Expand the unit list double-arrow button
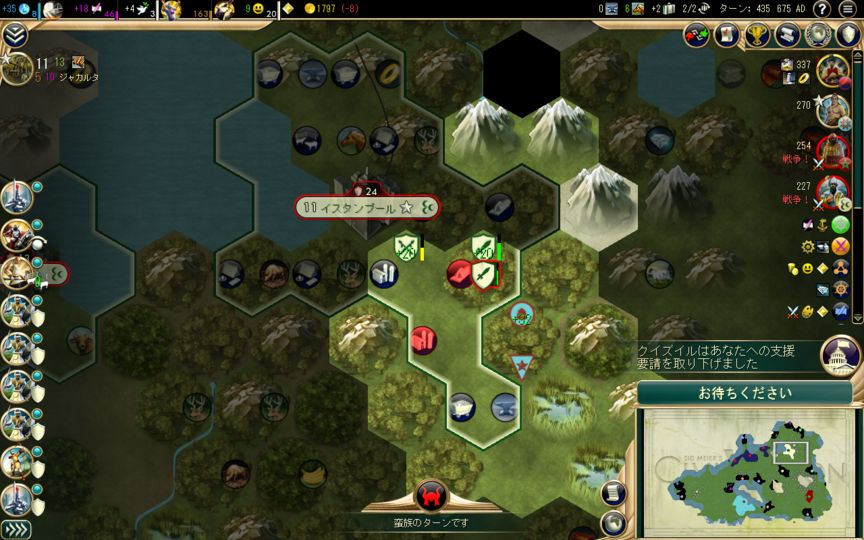 14,529
